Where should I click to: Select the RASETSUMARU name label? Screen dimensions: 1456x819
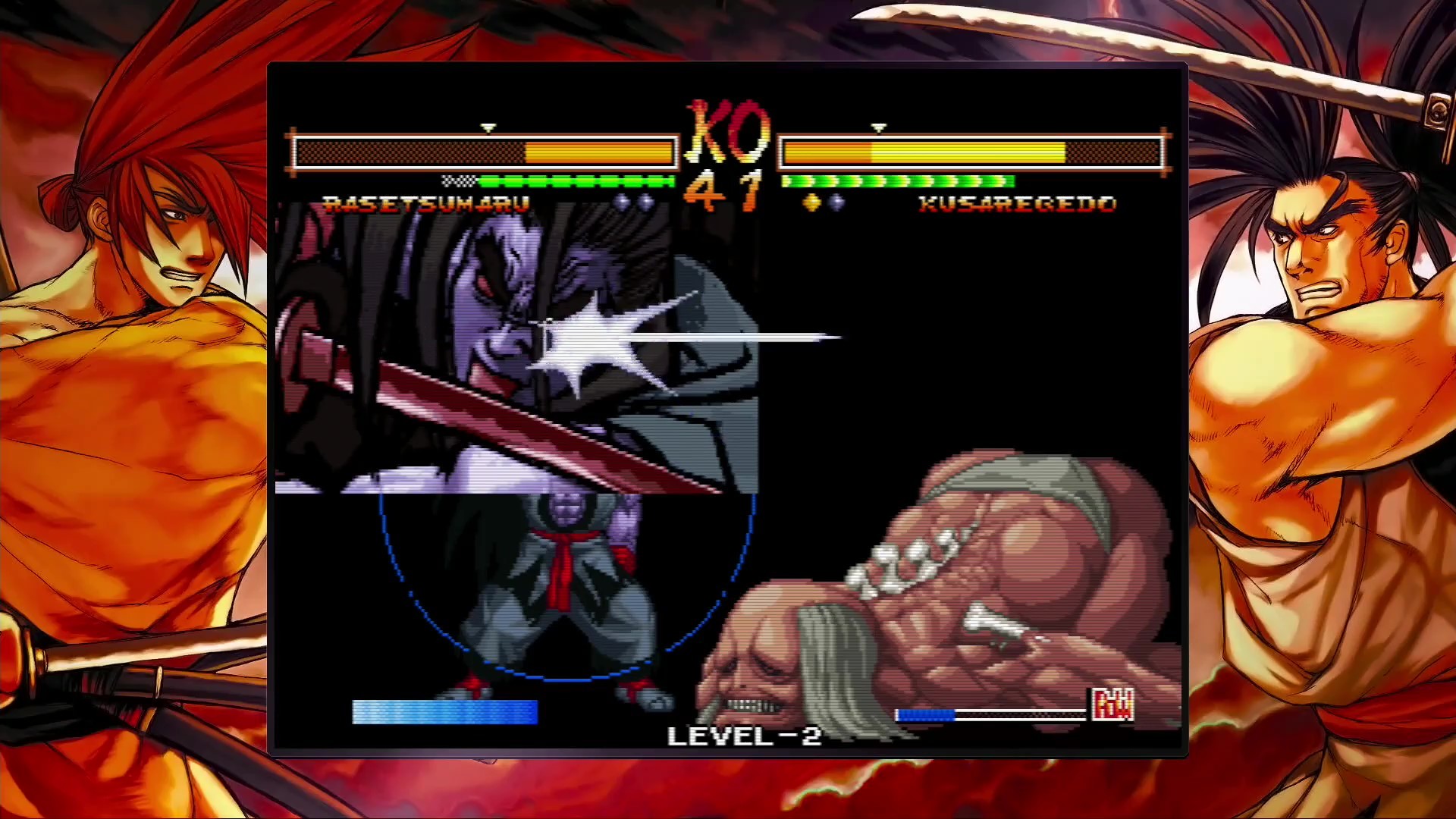click(426, 203)
